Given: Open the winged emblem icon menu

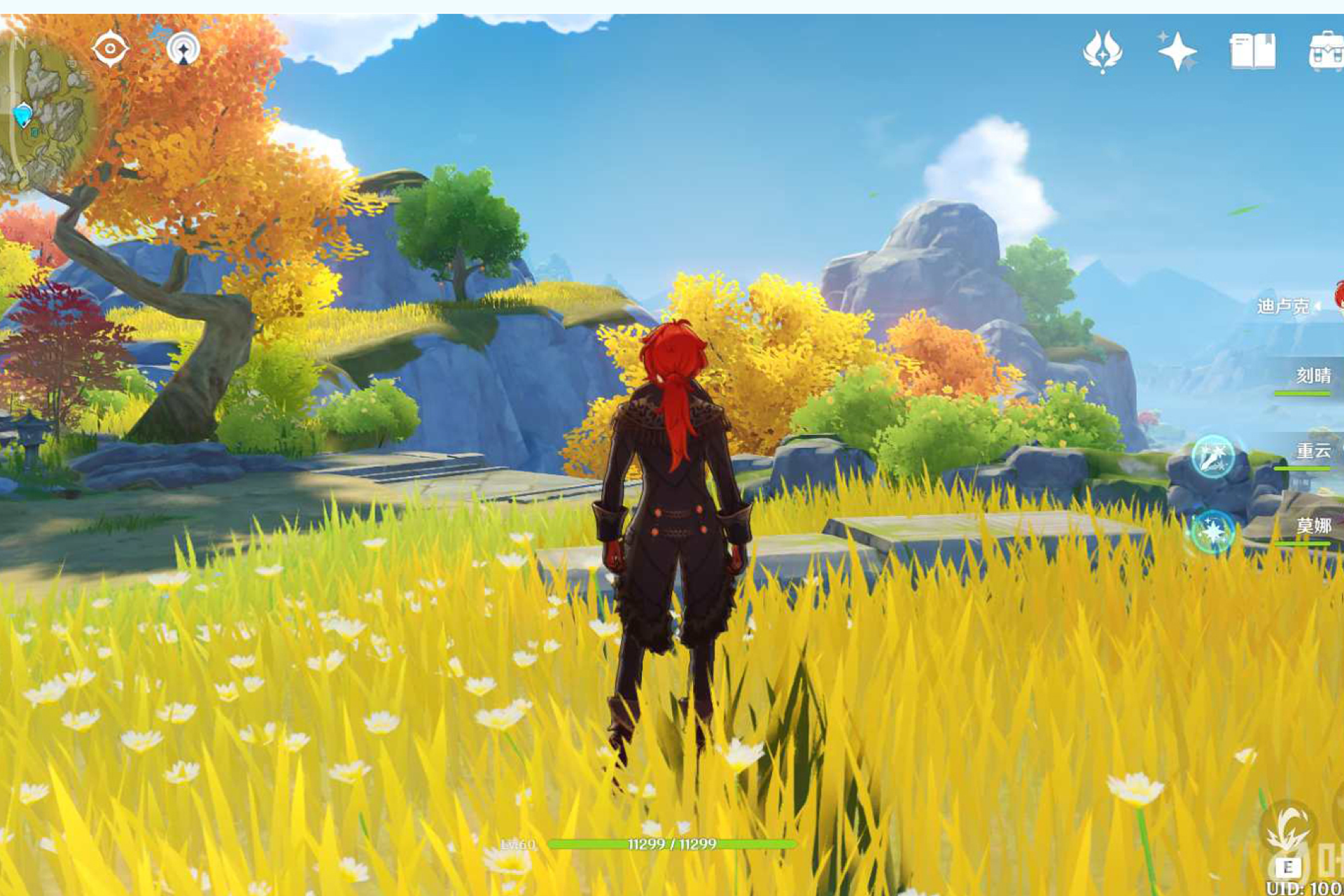Looking at the screenshot, I should 1102,51.
